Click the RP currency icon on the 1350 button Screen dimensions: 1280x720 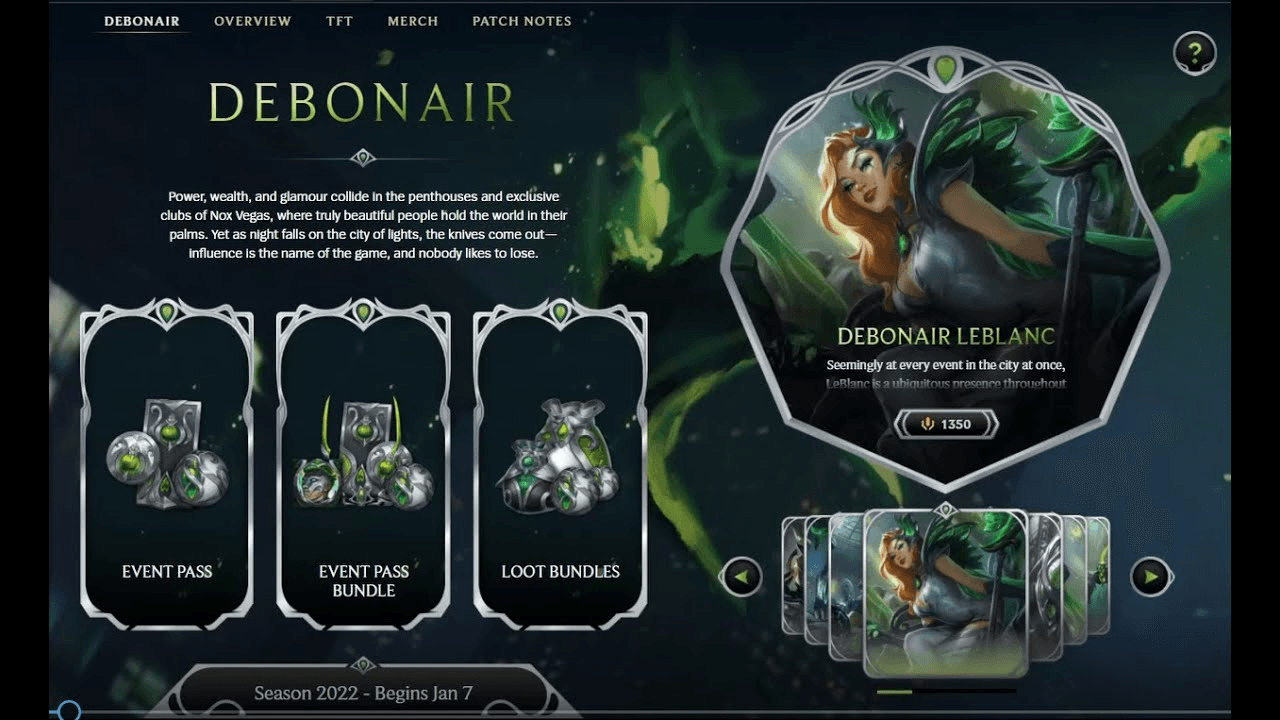pos(926,424)
